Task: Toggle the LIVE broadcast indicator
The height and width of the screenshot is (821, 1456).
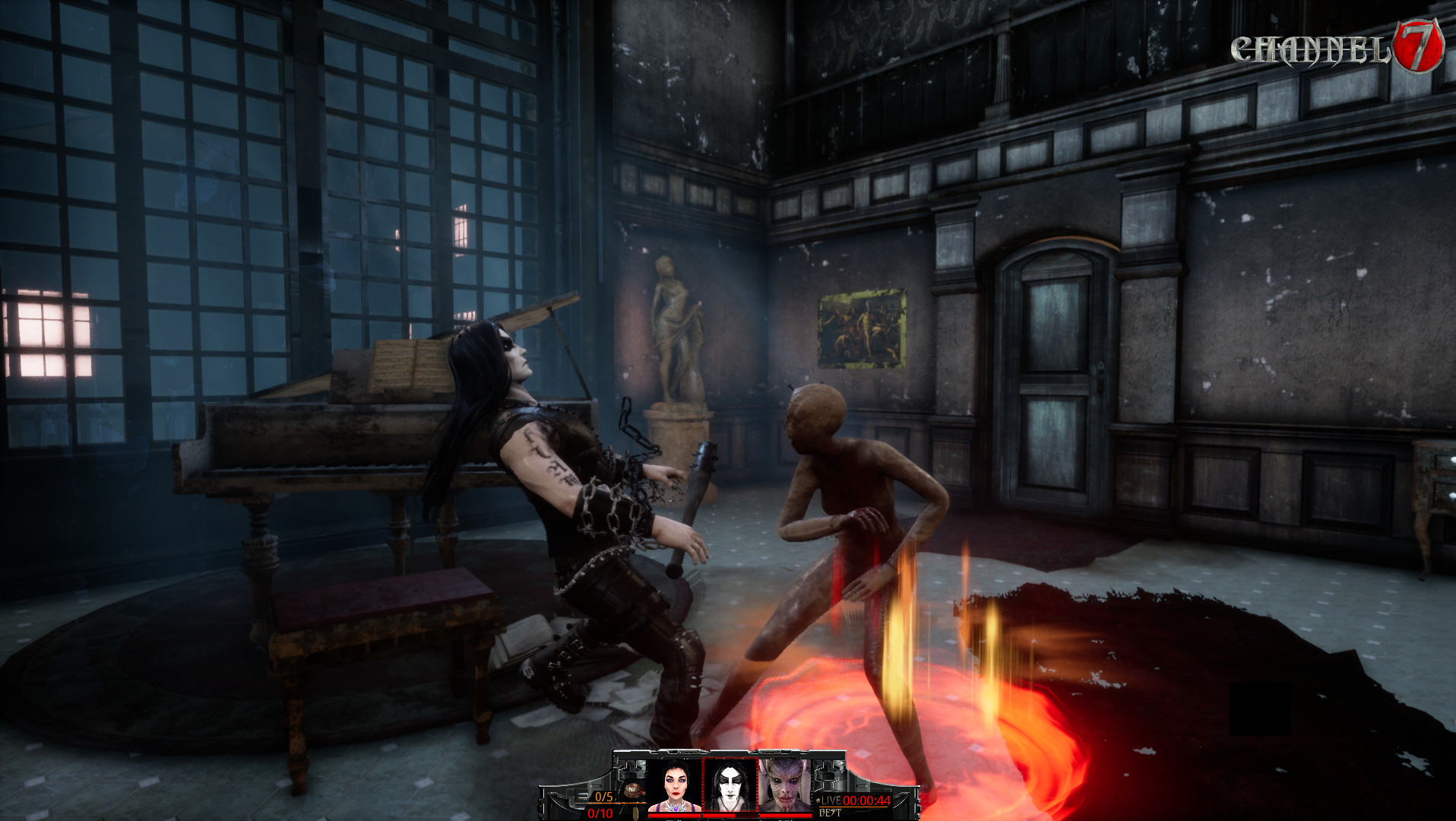Action: (831, 800)
